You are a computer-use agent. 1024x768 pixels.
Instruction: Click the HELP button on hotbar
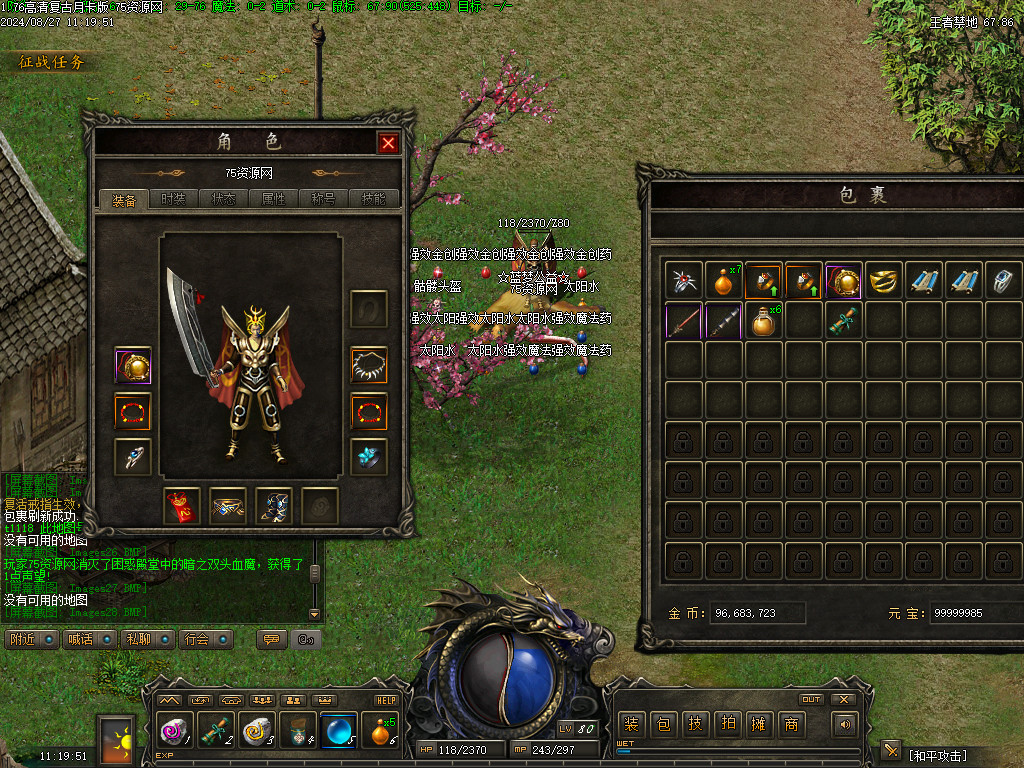point(386,700)
